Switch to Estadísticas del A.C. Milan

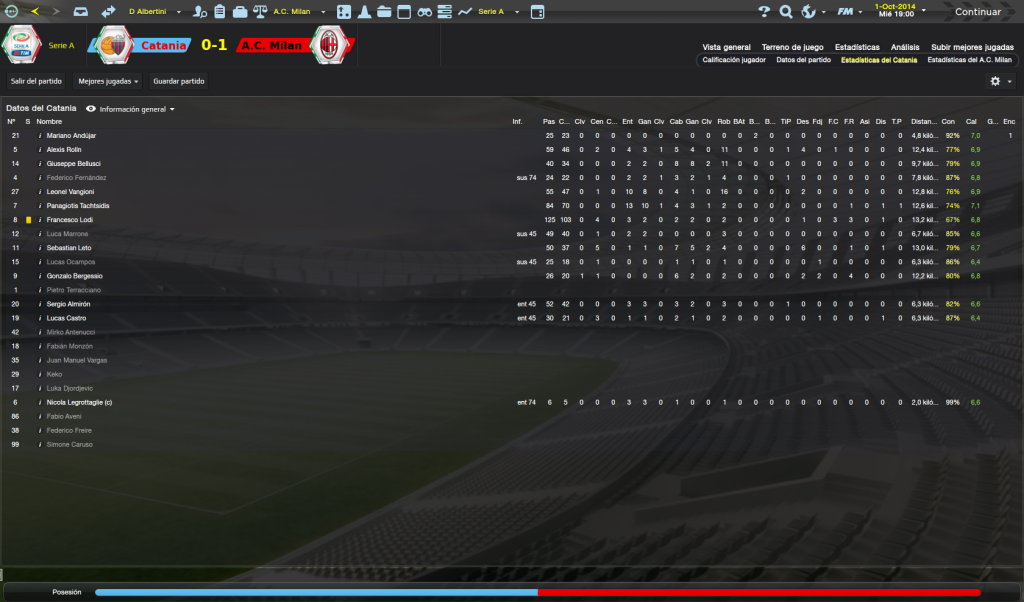click(x=969, y=60)
